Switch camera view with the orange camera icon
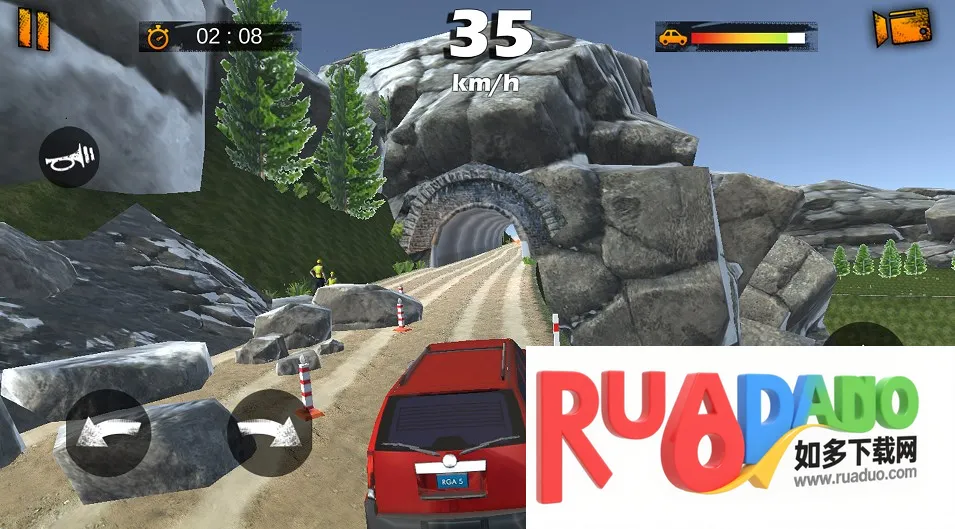The image size is (955, 529). 901,27
